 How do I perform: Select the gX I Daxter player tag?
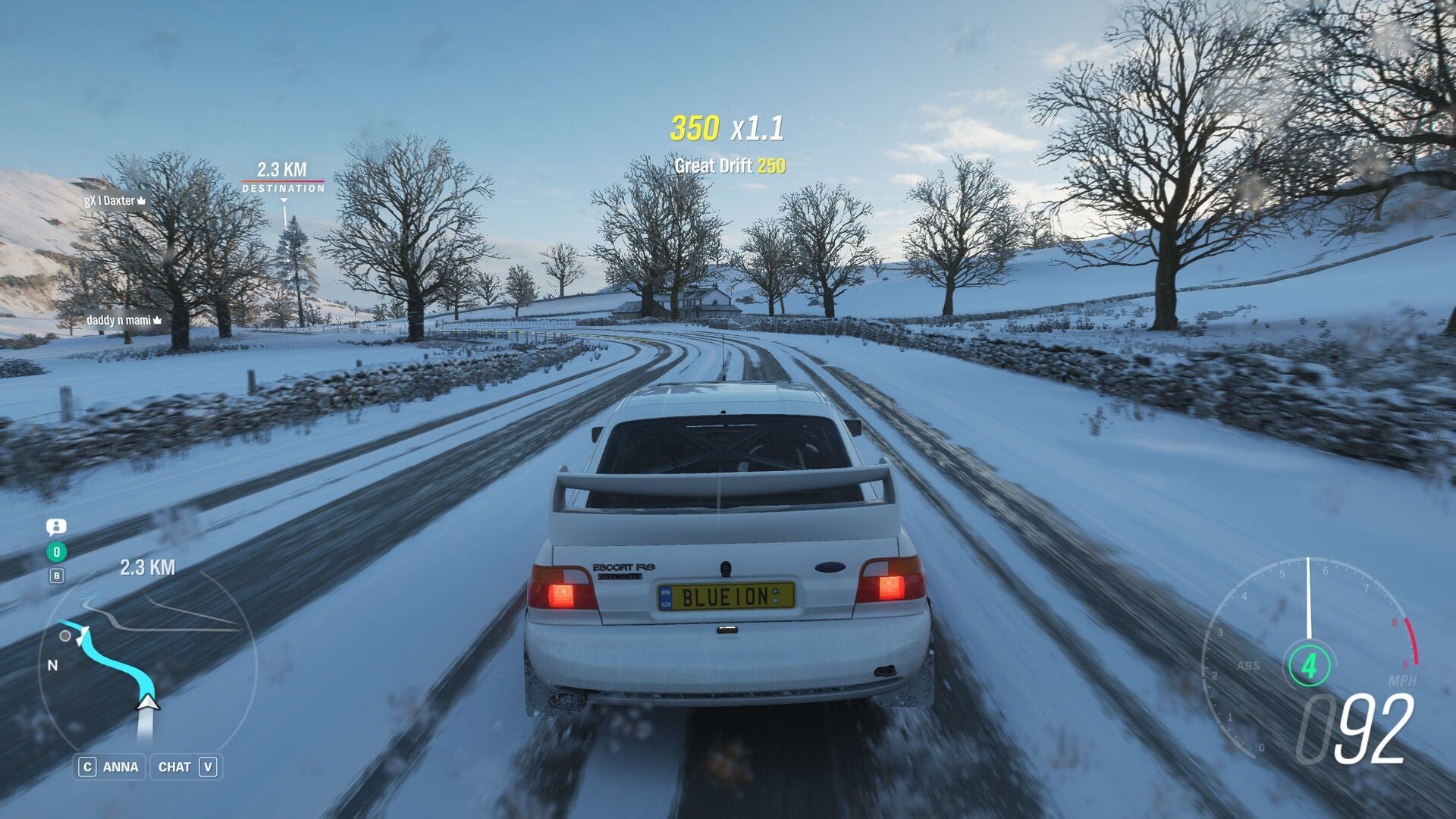point(115,201)
